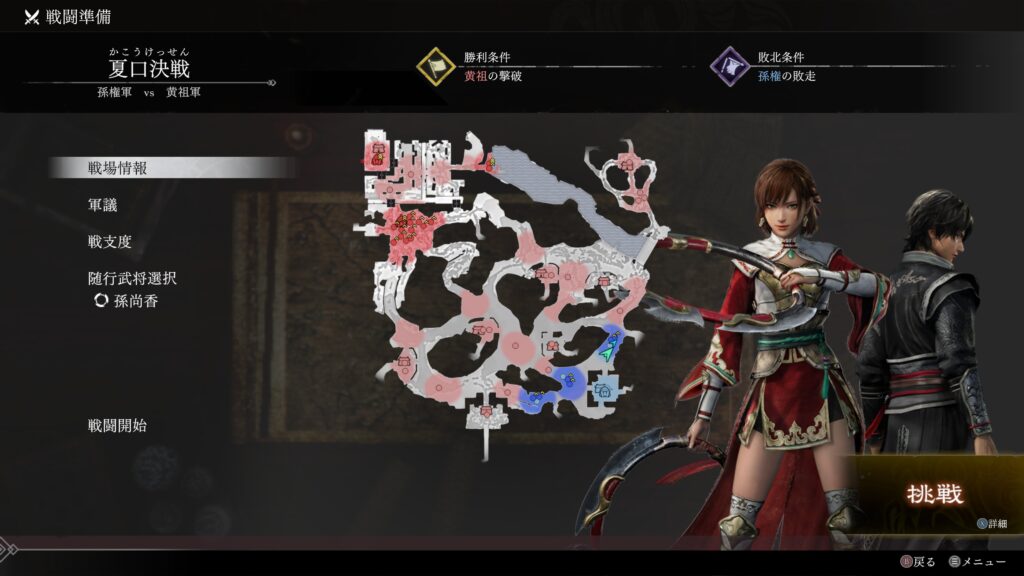
Task: Open the 軍議 war council menu
Action: click(103, 205)
